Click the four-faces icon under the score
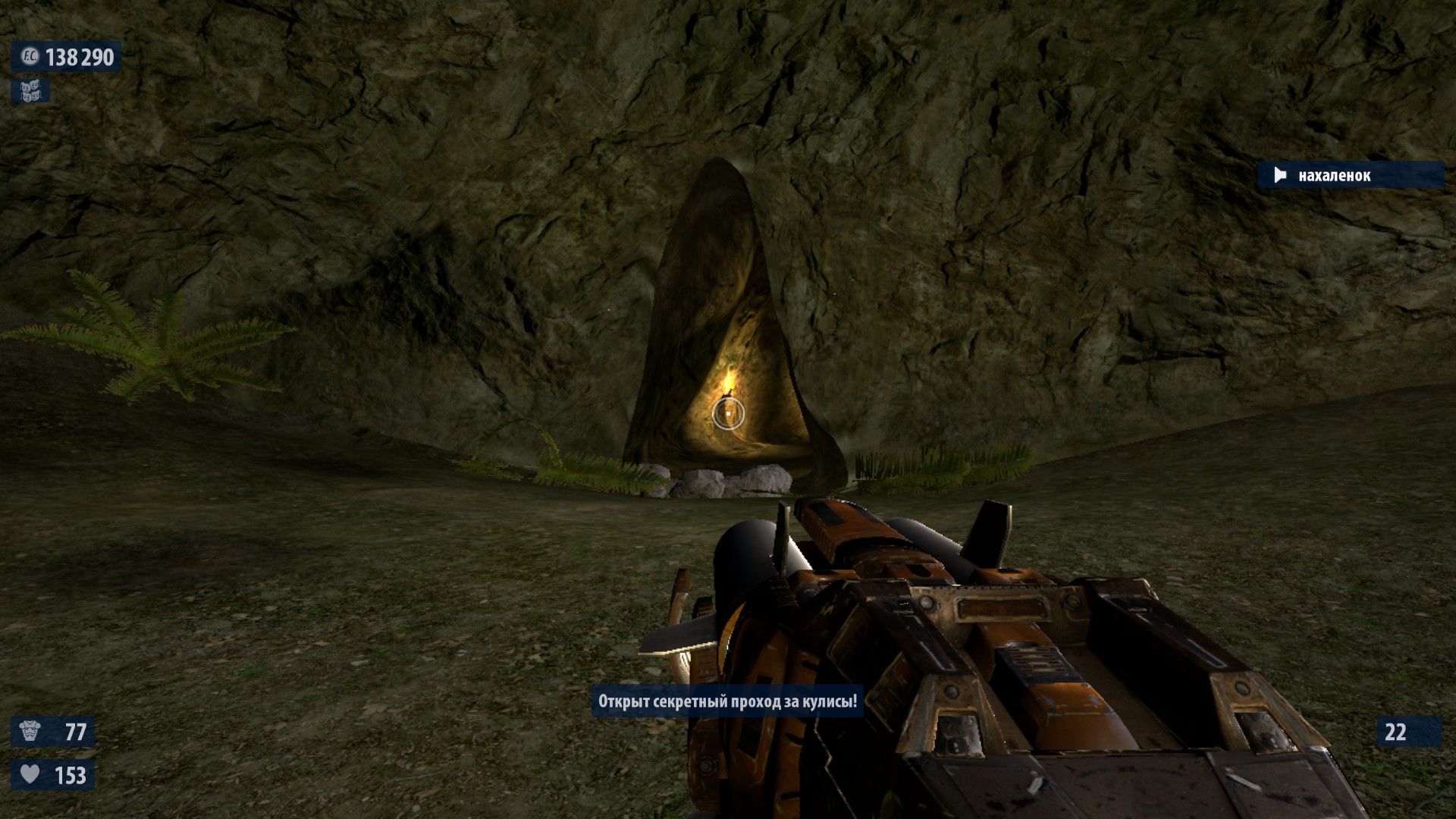Image resolution: width=1456 pixels, height=819 pixels. (x=30, y=92)
